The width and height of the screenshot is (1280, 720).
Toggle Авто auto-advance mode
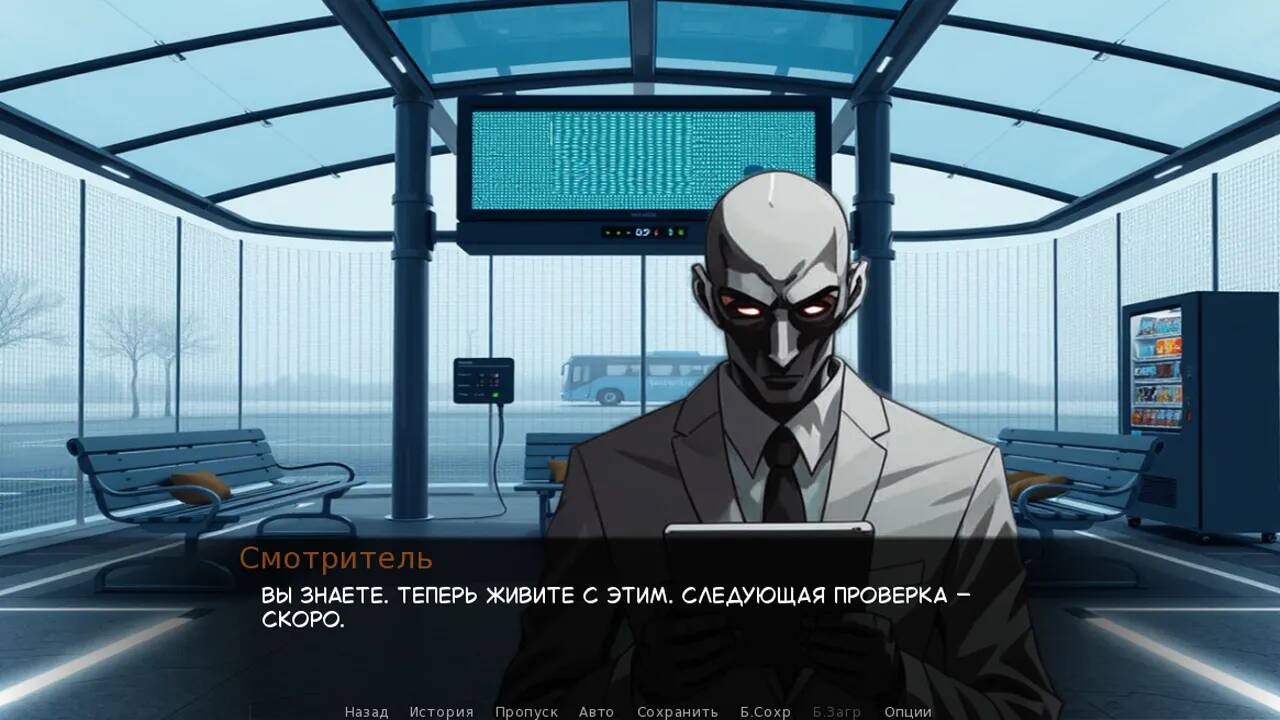[x=596, y=711]
